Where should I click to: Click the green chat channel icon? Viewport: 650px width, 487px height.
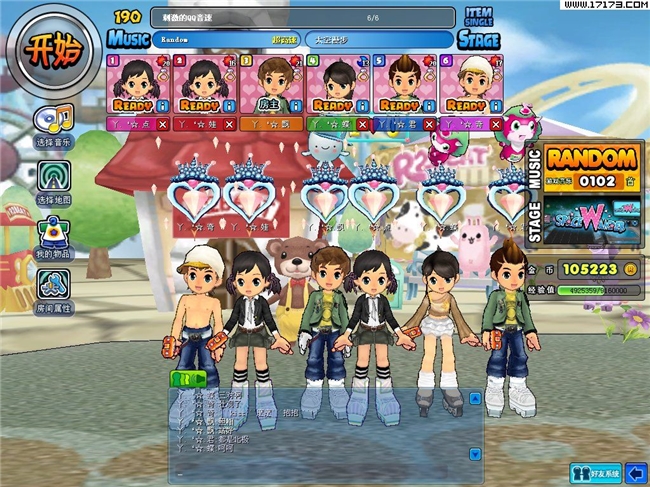click(187, 377)
